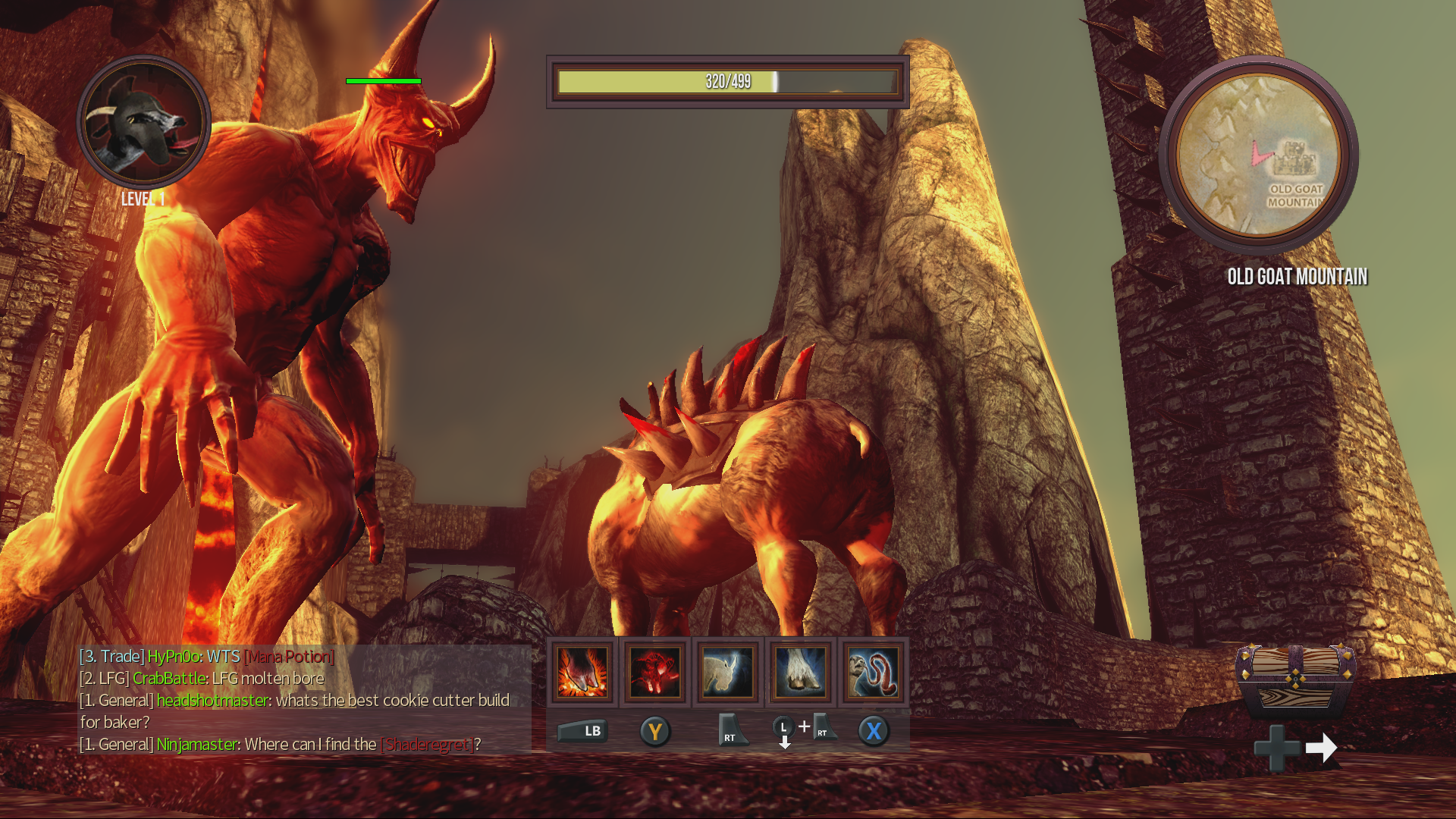Viewport: 1456px width, 819px height.
Task: Click the 320/499 experience bar
Action: coord(726,81)
